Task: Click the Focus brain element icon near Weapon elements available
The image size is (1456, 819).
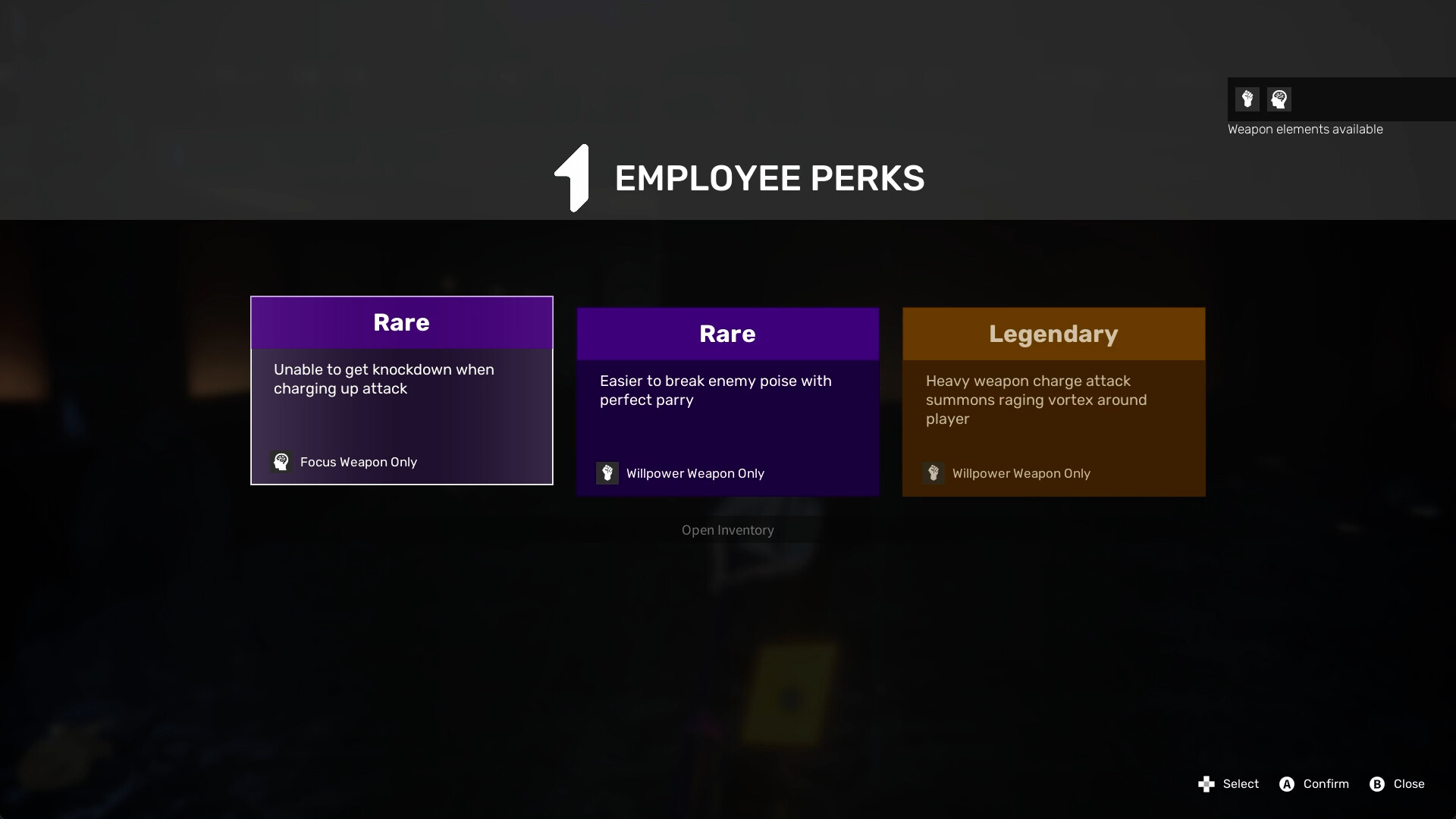Action: click(x=1279, y=99)
